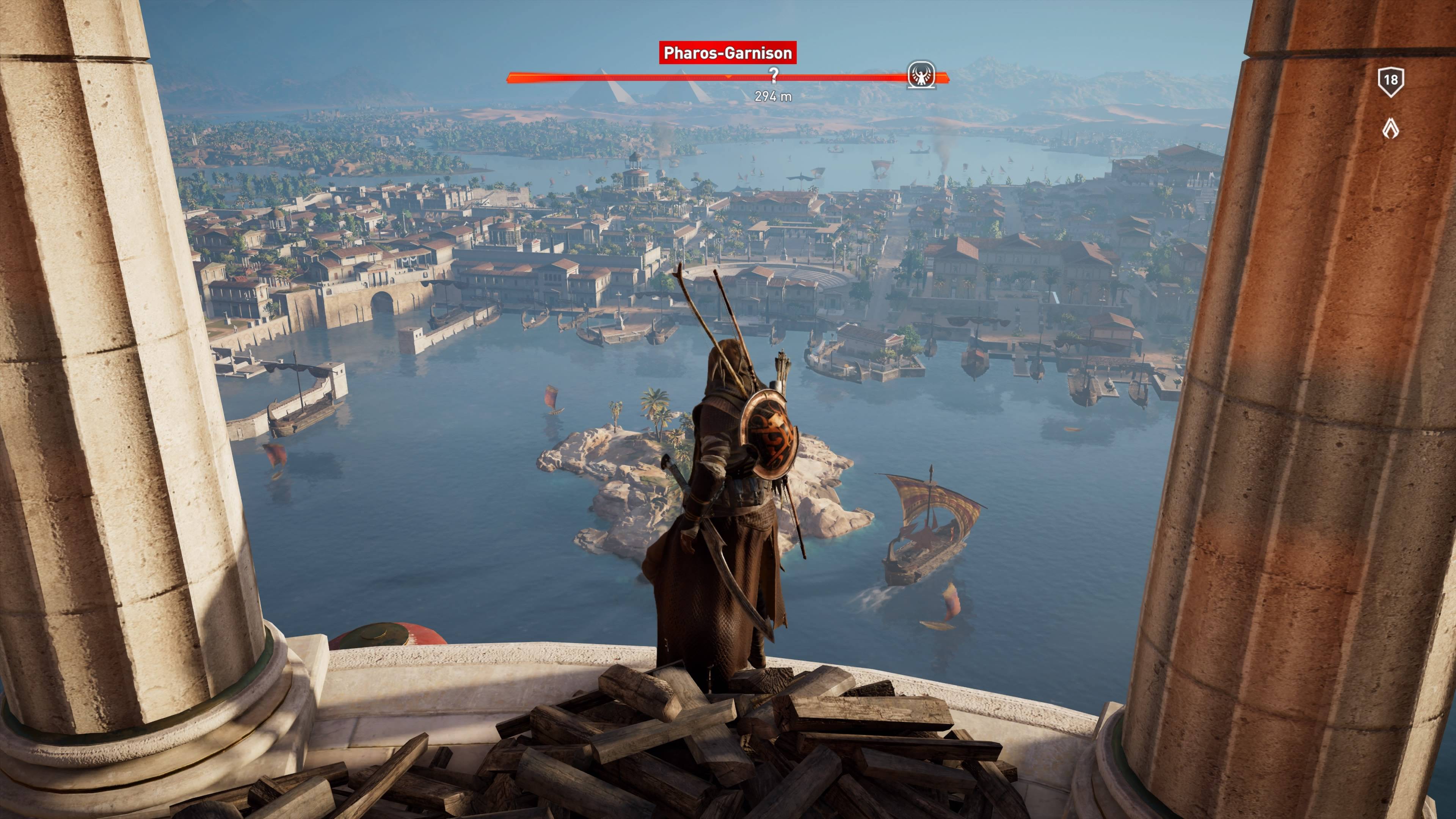The image size is (1456, 819).
Task: Click the eagle emblem on the compass
Action: coord(921,76)
